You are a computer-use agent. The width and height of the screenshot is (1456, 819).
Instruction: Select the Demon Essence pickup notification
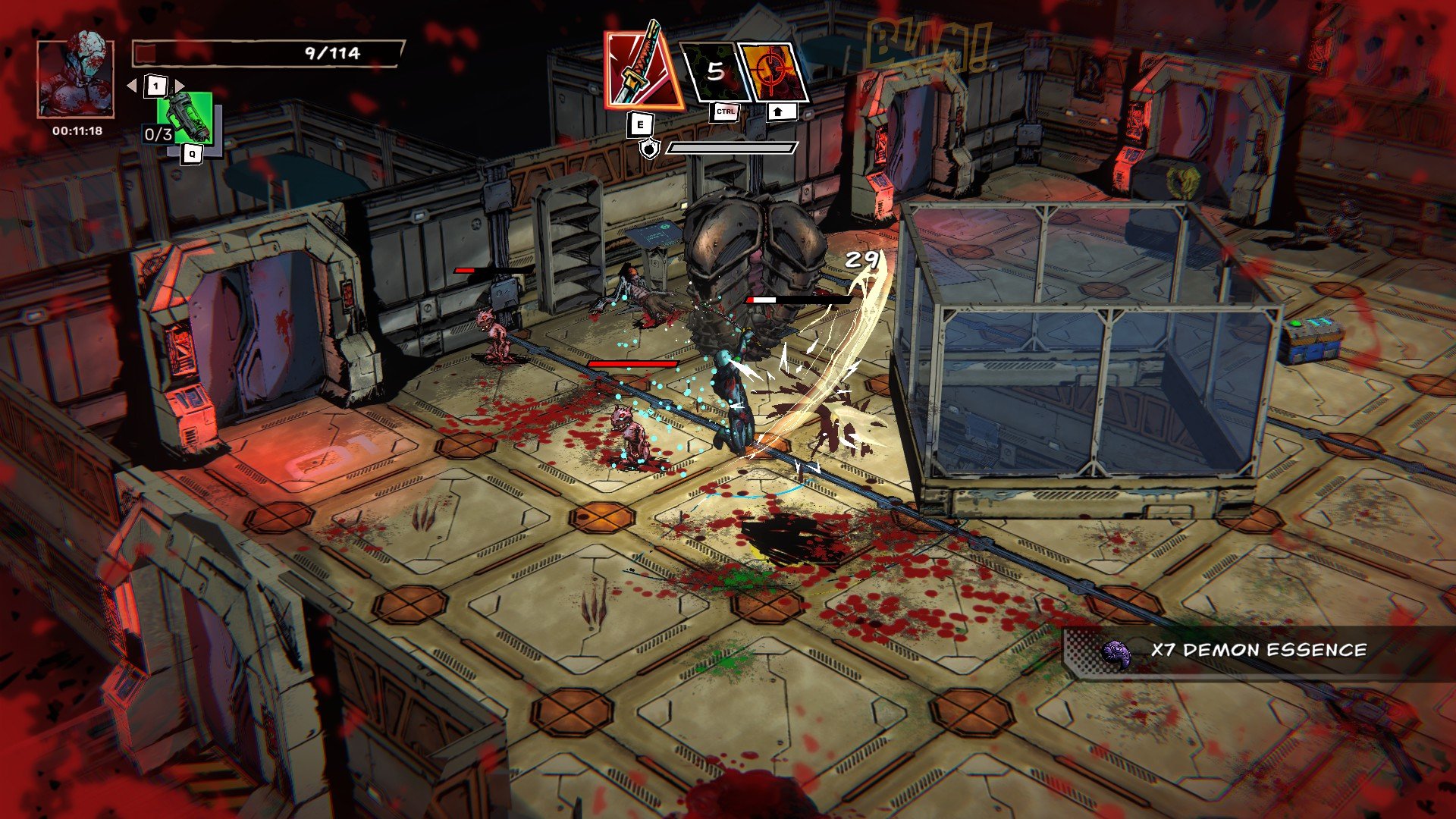[x=1244, y=651]
